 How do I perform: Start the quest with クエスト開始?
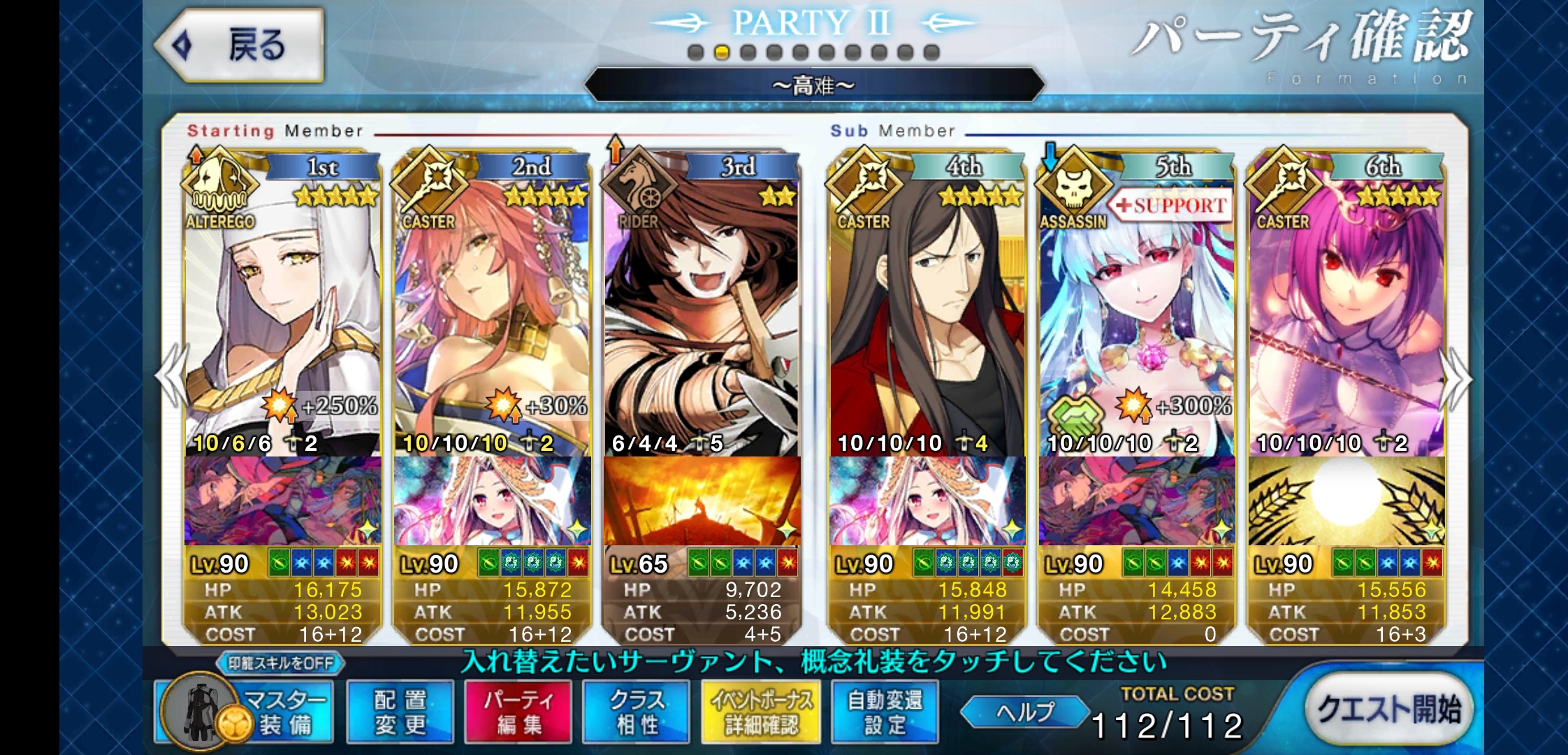(x=1388, y=710)
